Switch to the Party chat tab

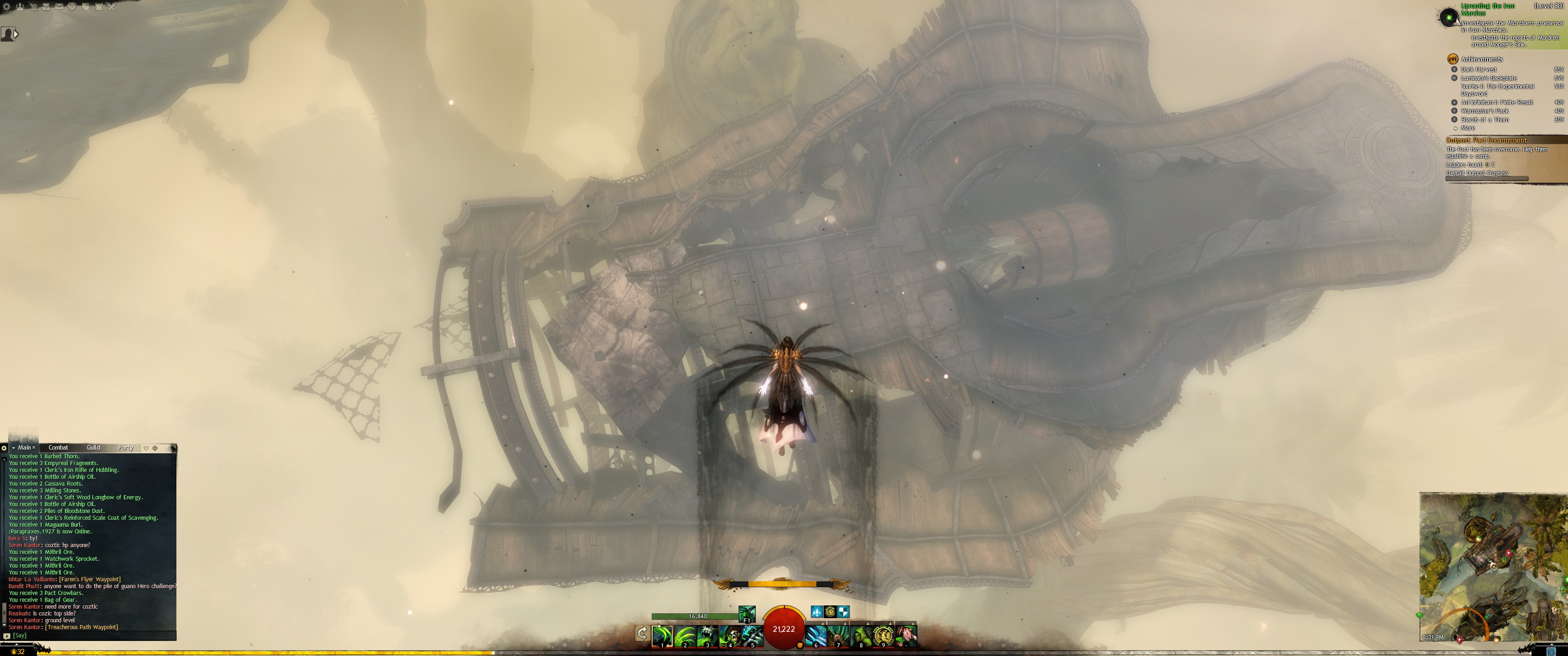(x=125, y=447)
